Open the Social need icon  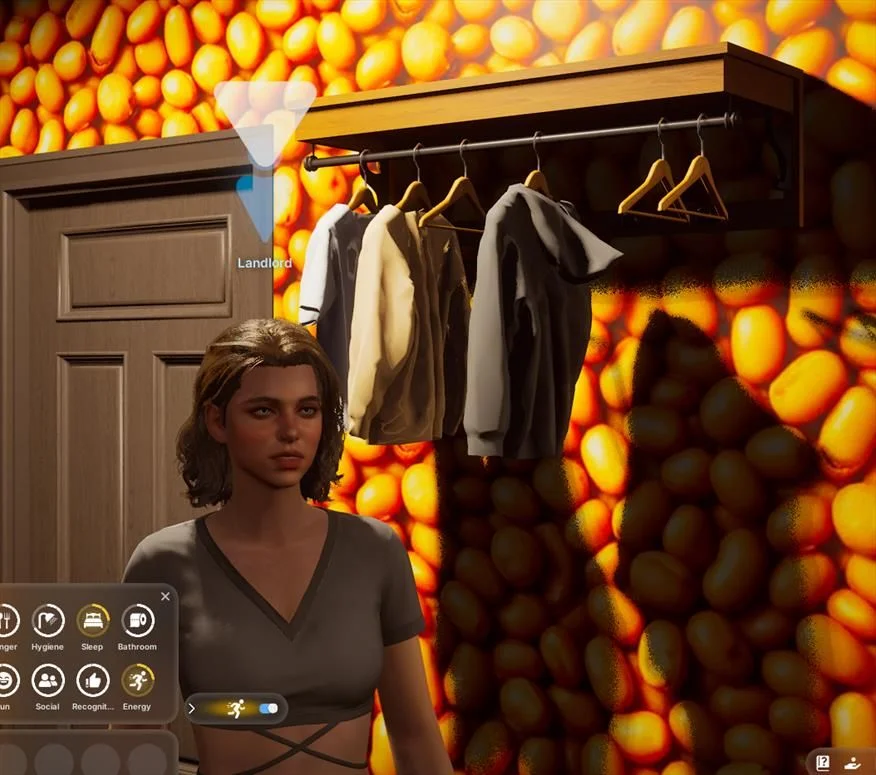pos(47,681)
